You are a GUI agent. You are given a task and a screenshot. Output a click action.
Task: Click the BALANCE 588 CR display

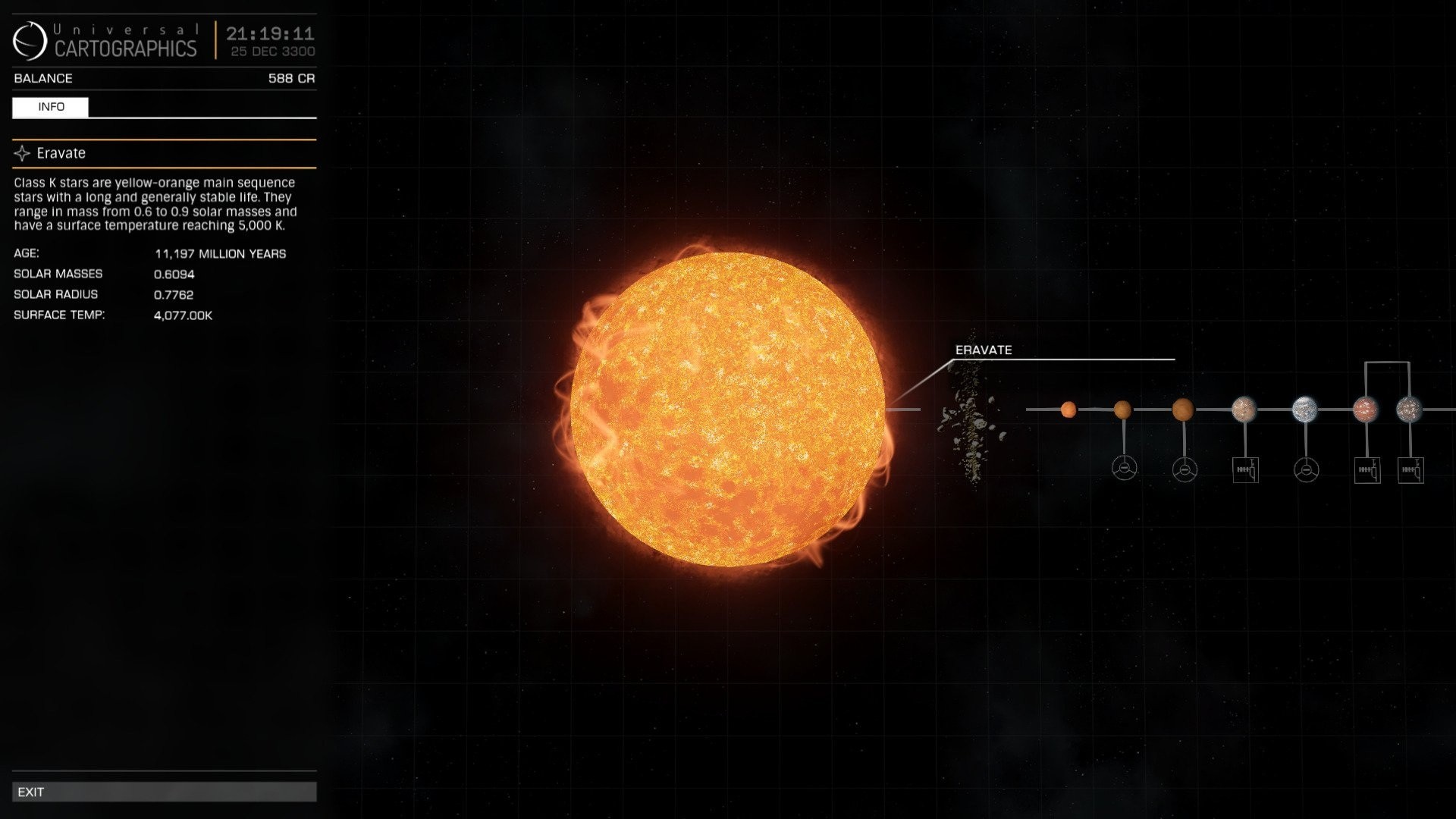(163, 78)
